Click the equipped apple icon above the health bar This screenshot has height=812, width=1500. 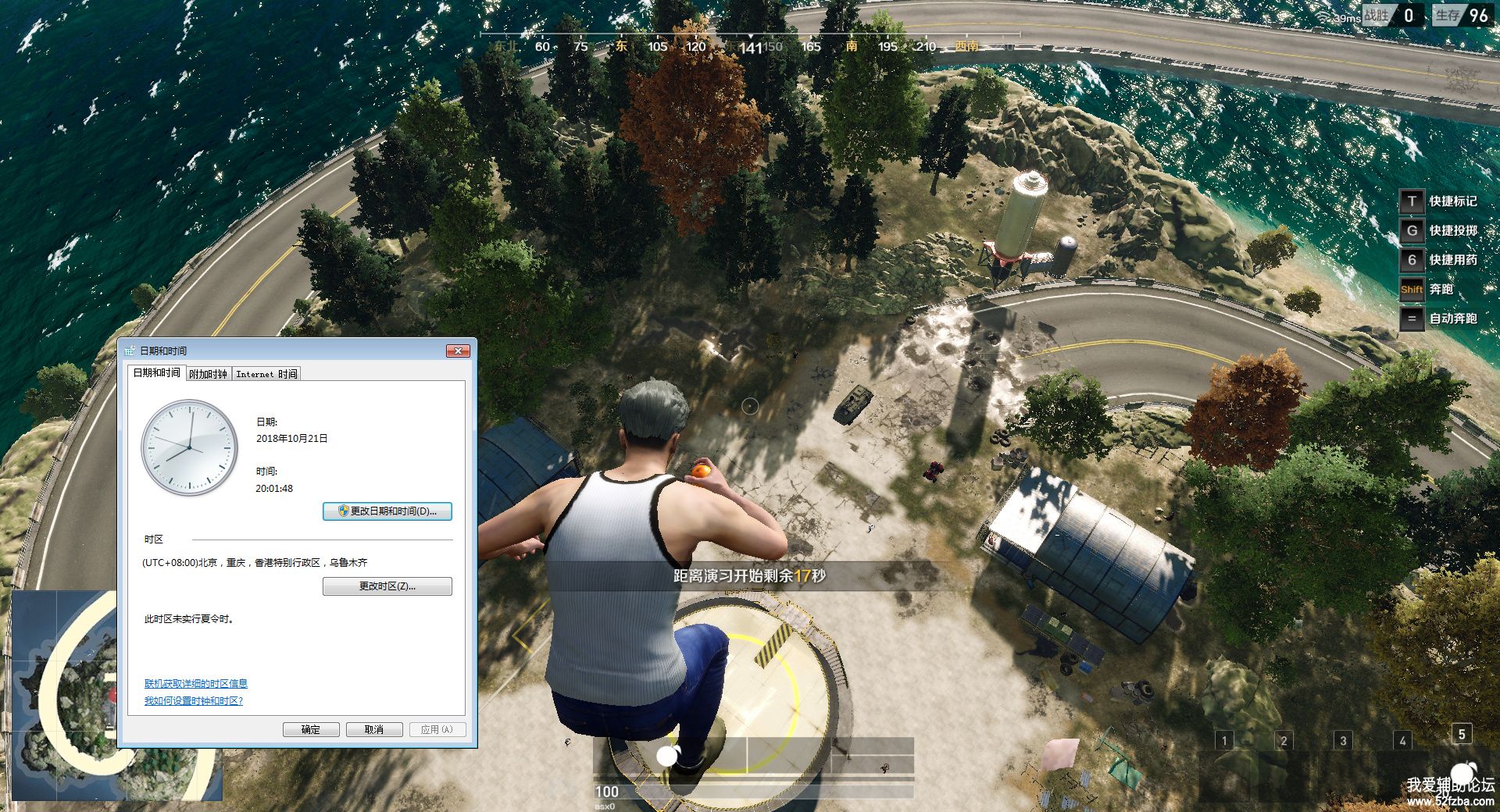point(668,755)
